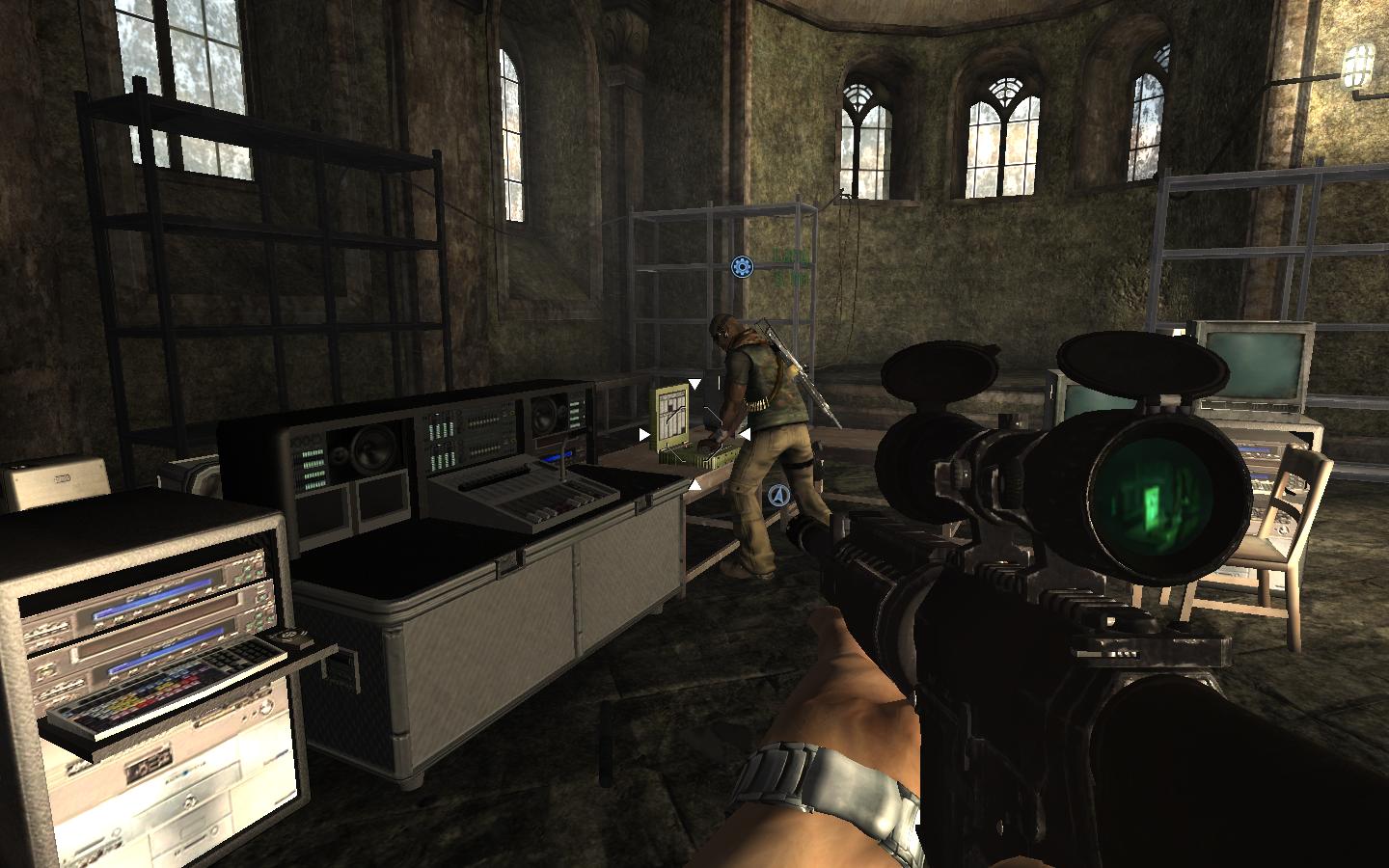Select the blue arrow waypoint icon near the mercenary's foot

(x=778, y=495)
